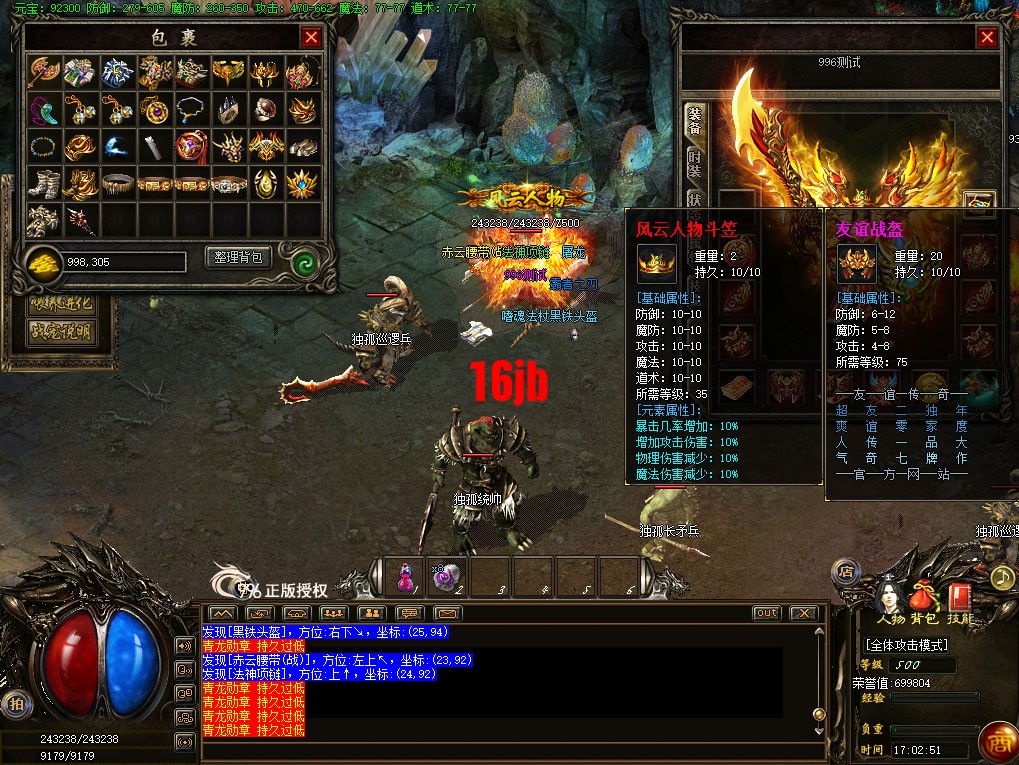Choose the blue beaded necklace item
The image size is (1019, 765).
pos(192,108)
